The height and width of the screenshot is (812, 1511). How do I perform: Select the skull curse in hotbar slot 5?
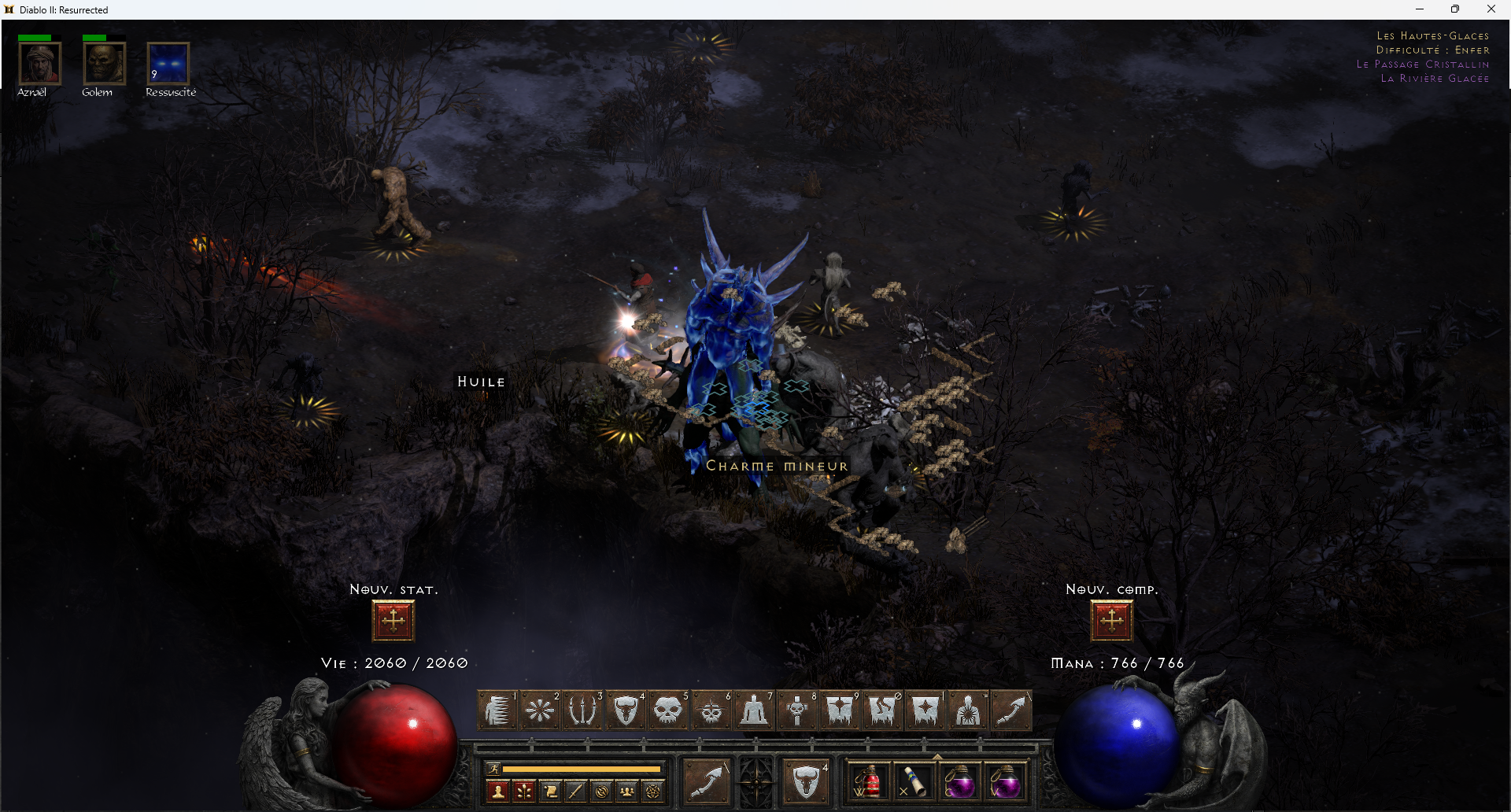pos(668,710)
